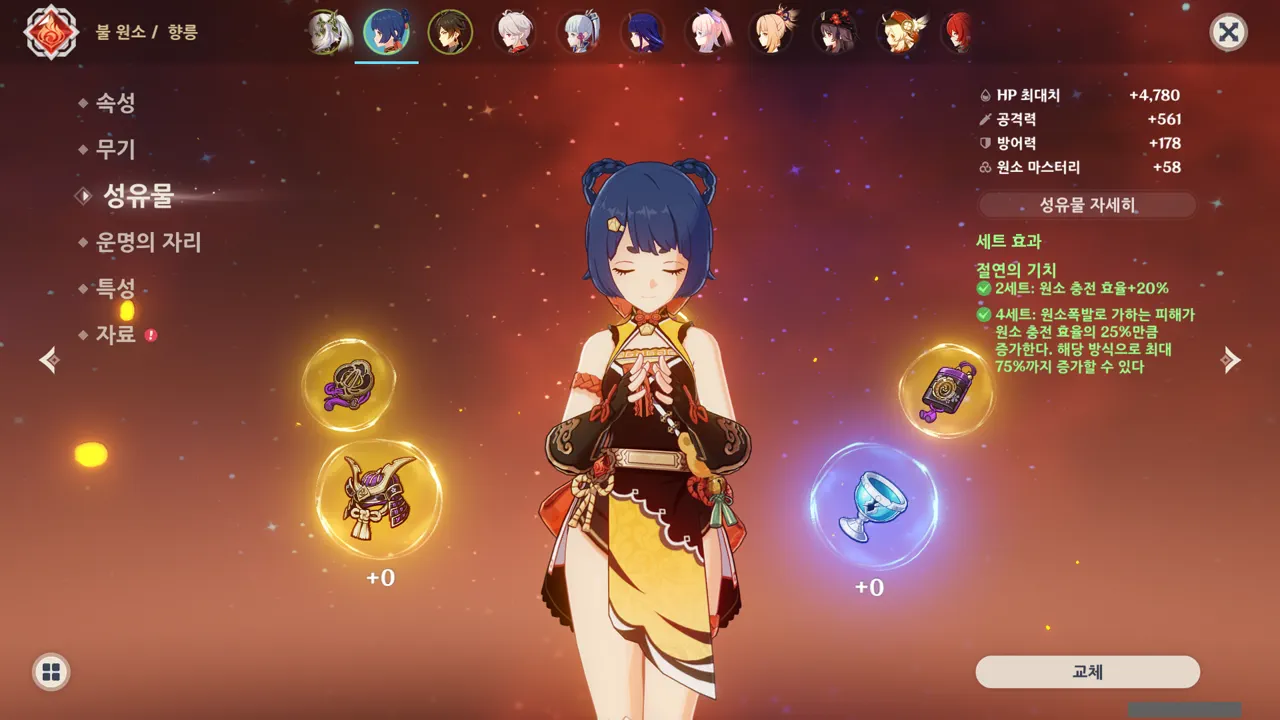Image resolution: width=1280 pixels, height=720 pixels.
Task: Advance to next character with right arrow
Action: [1231, 360]
